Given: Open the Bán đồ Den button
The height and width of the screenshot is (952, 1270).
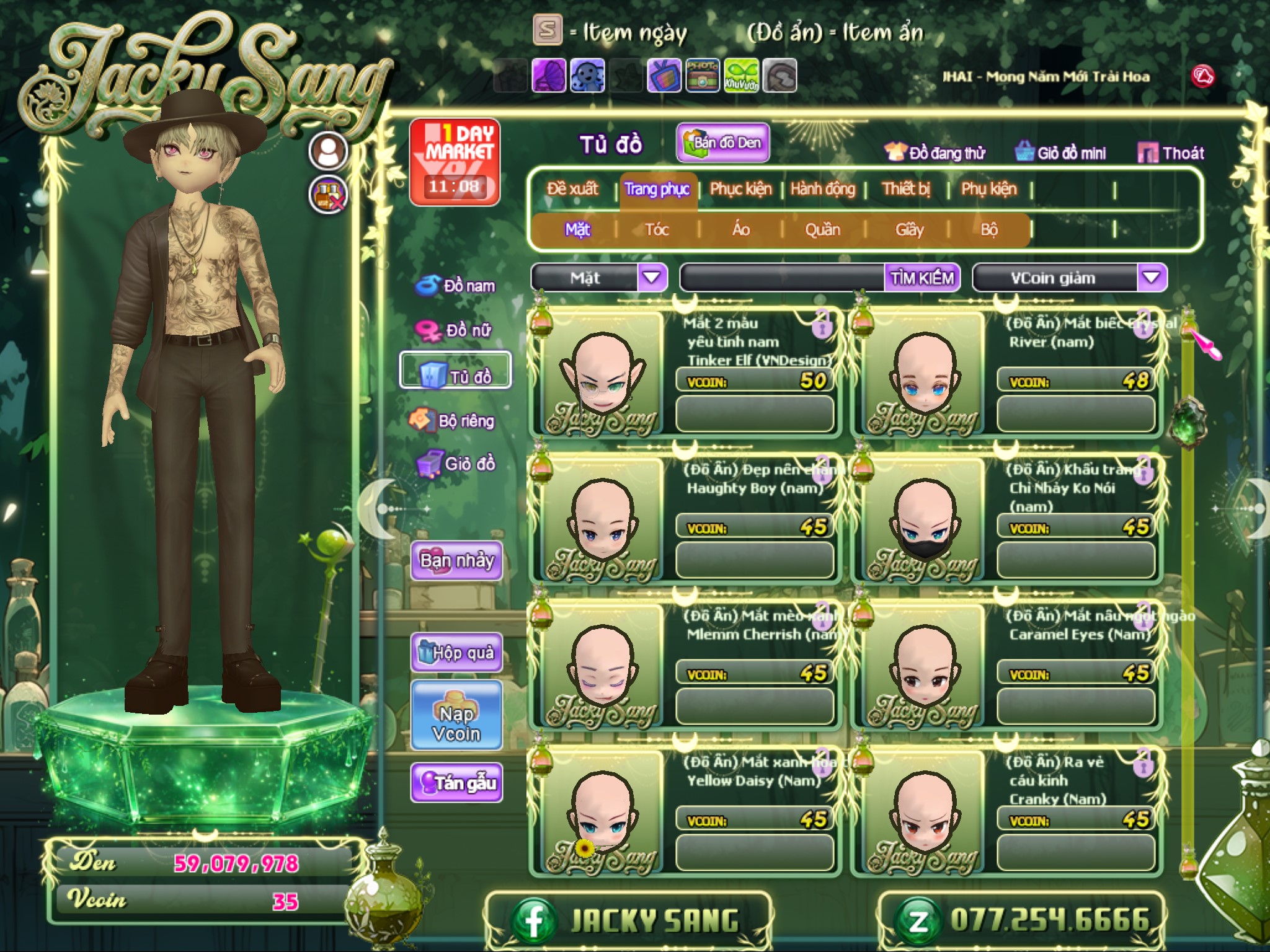Looking at the screenshot, I should [x=723, y=143].
